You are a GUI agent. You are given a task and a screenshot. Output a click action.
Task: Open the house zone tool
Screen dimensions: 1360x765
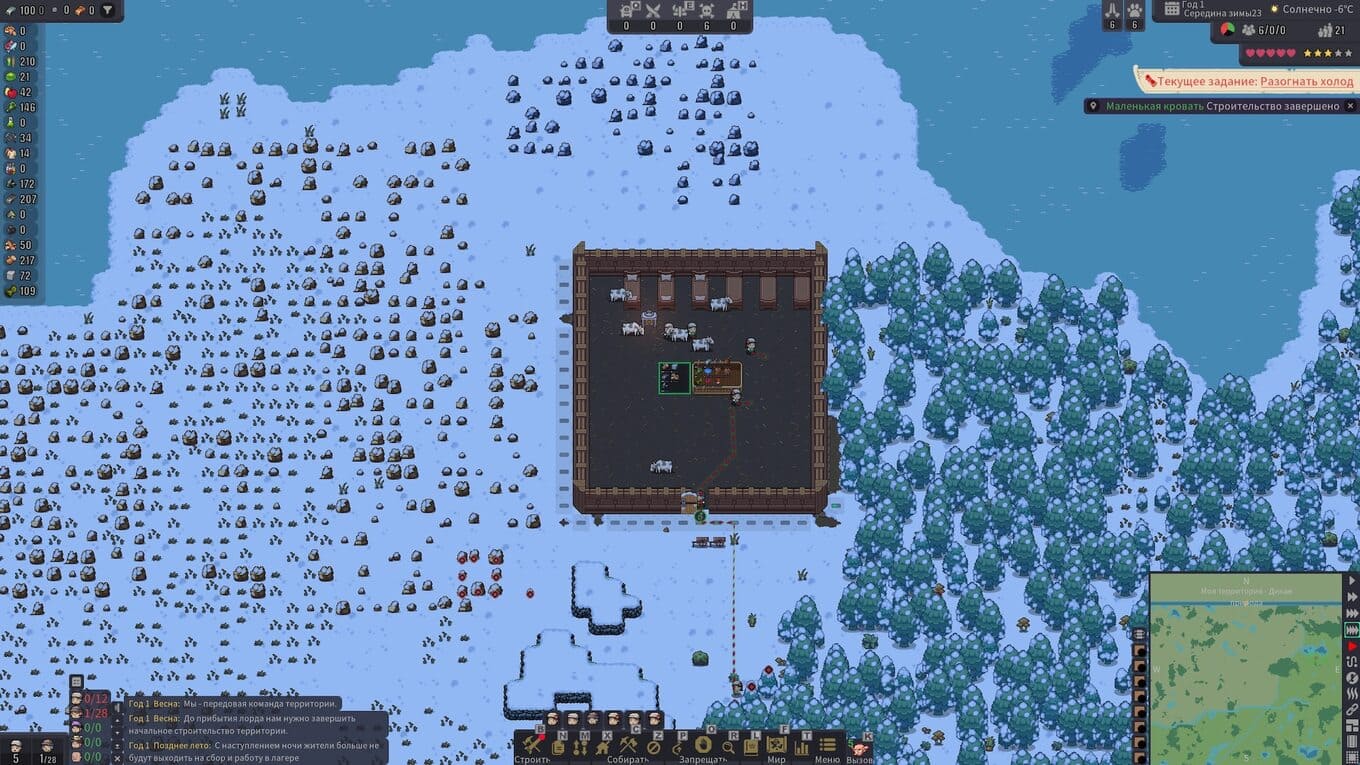tap(603, 746)
